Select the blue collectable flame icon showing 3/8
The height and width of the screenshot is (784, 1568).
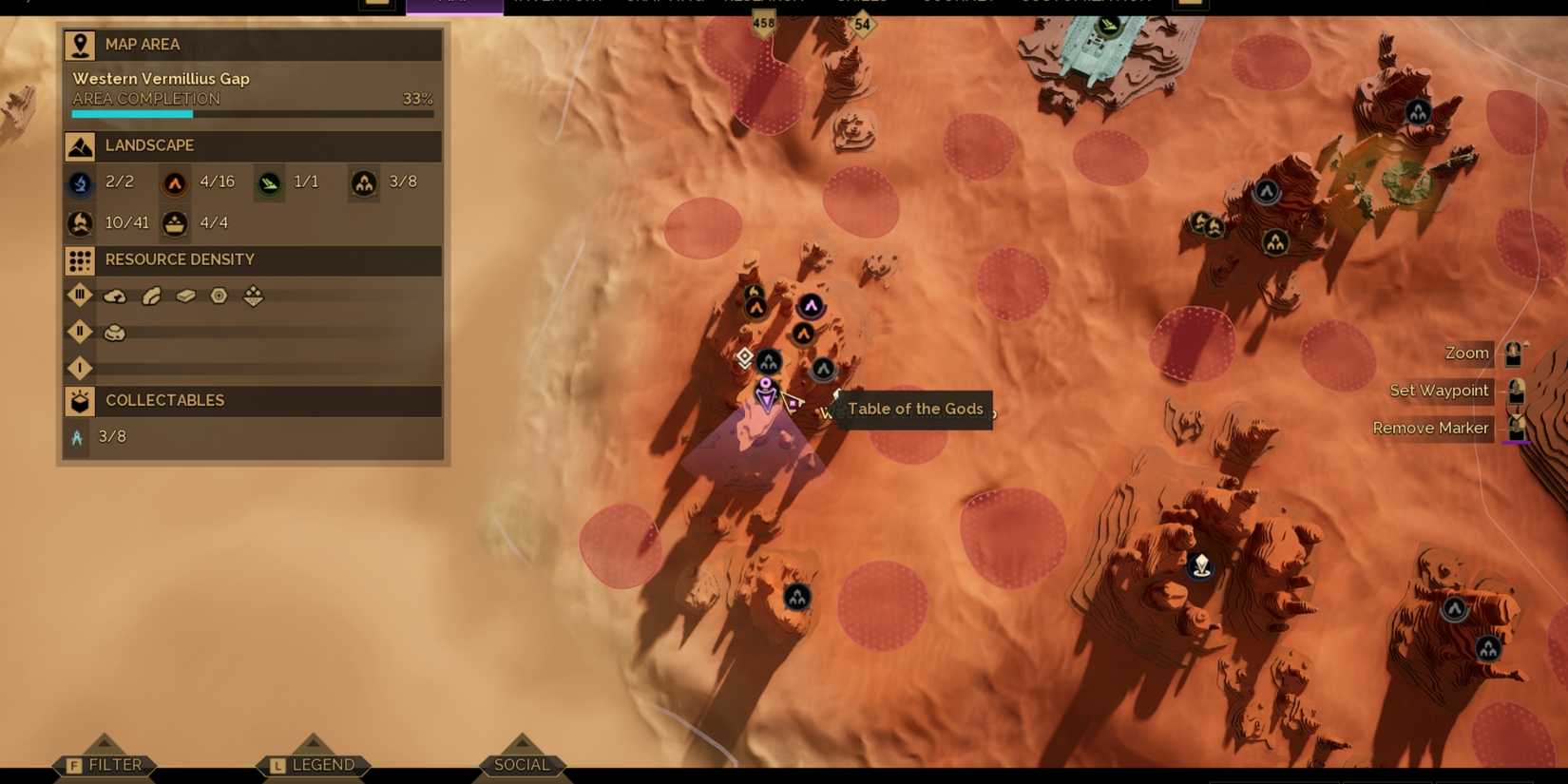pyautogui.click(x=78, y=436)
